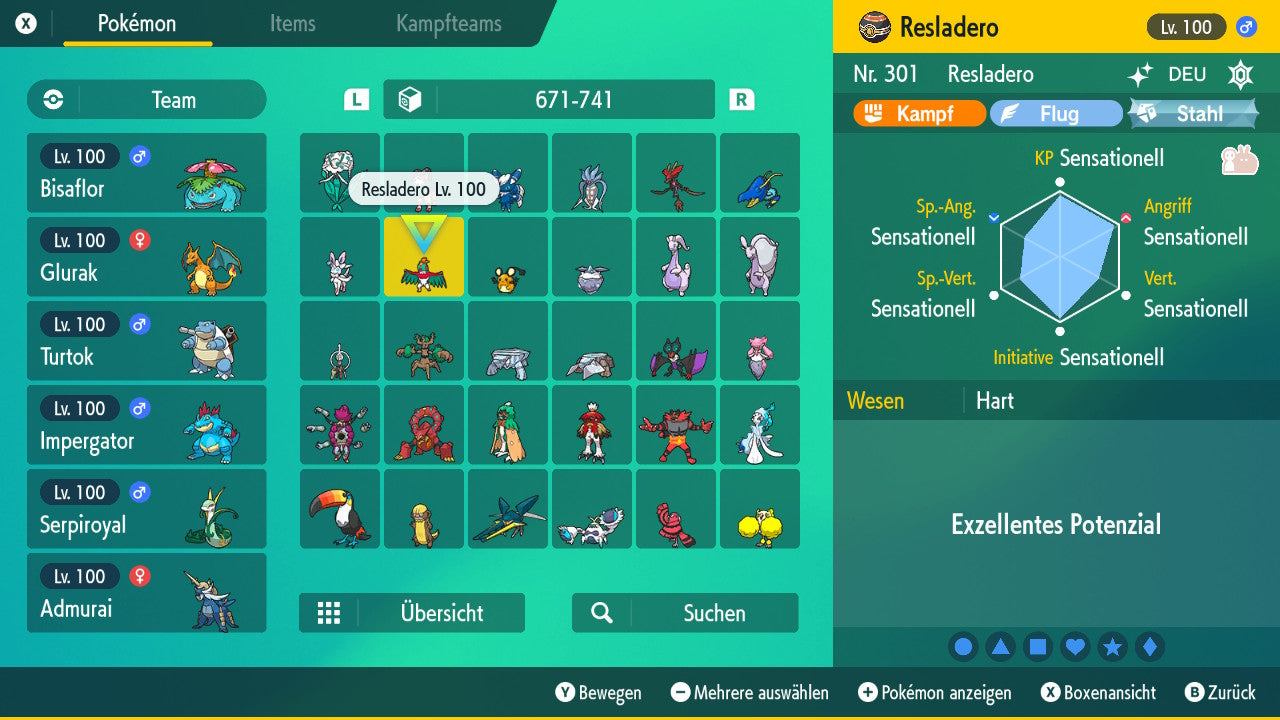Switch to the Items tab

[292, 24]
